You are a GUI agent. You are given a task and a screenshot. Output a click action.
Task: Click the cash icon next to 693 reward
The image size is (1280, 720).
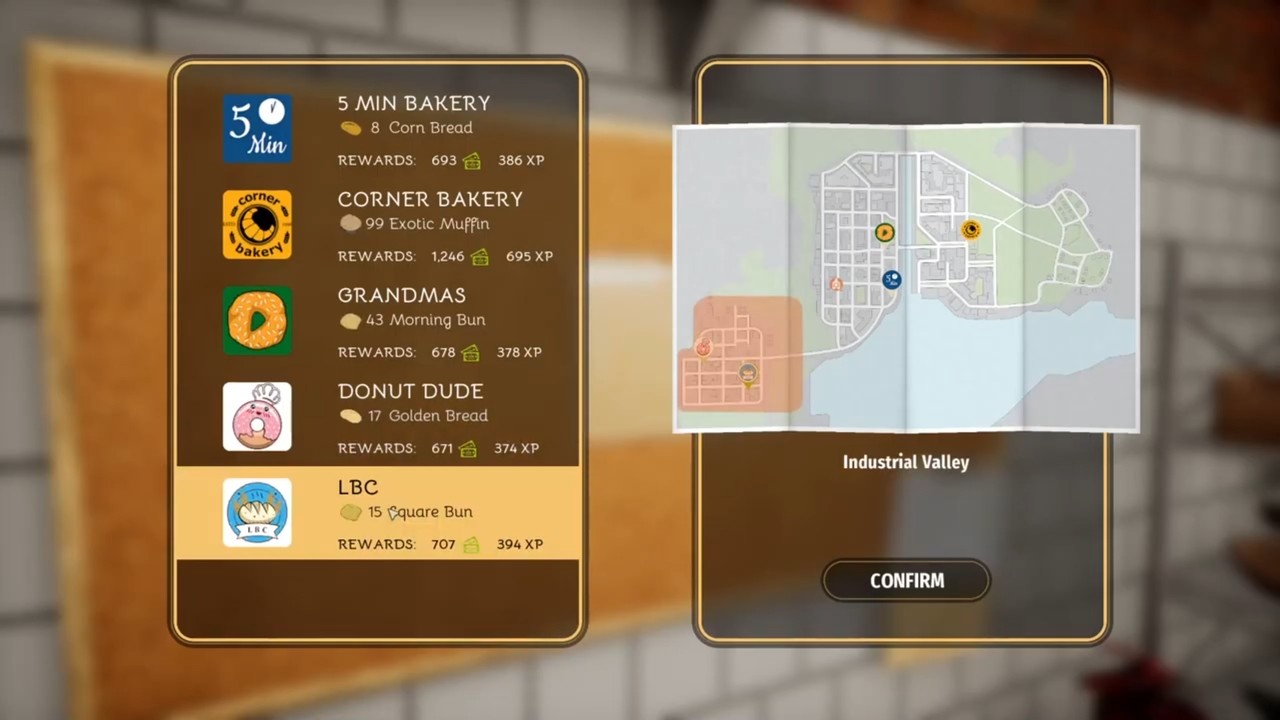(471, 160)
